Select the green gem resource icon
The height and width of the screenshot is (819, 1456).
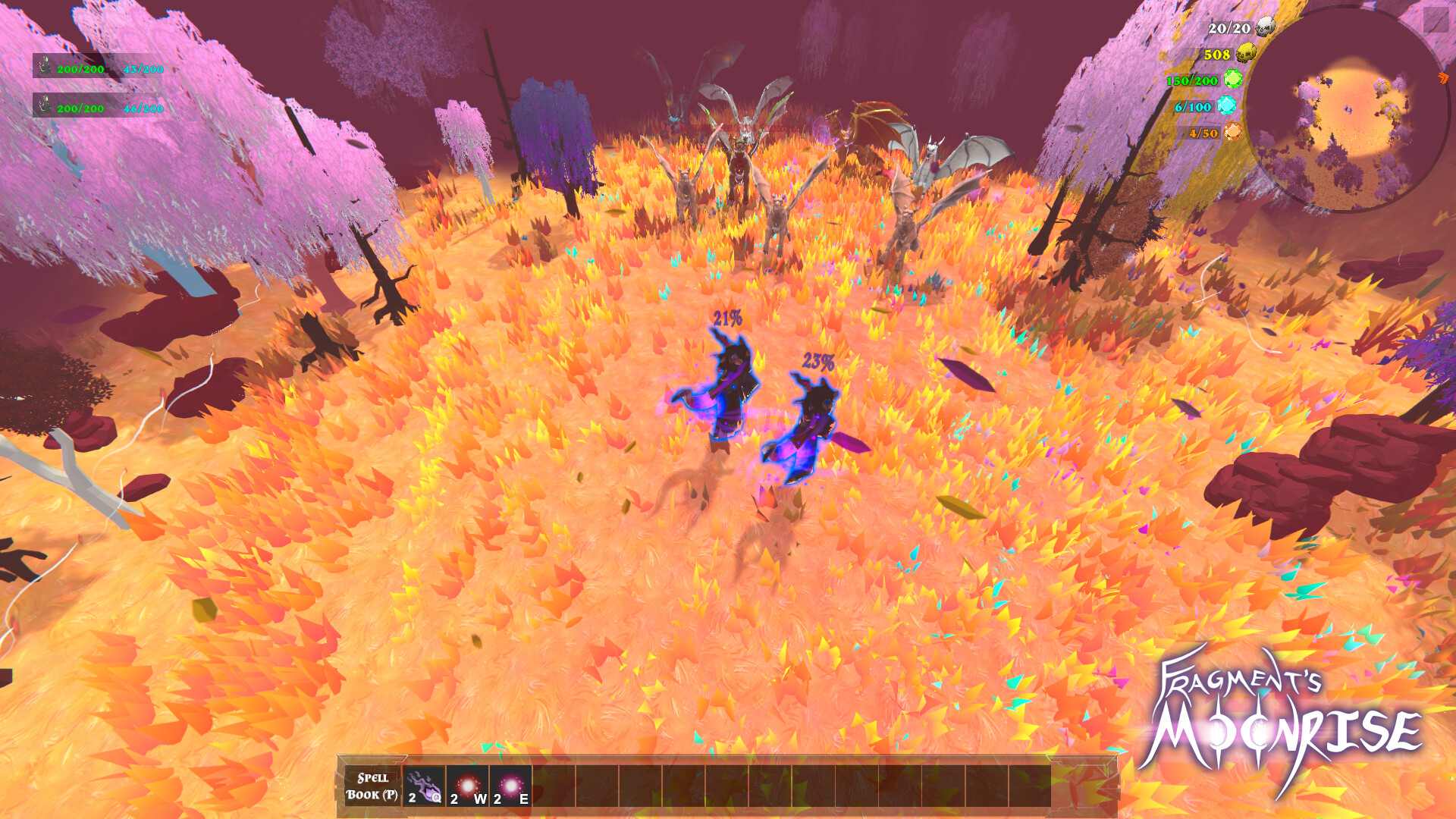1233,78
